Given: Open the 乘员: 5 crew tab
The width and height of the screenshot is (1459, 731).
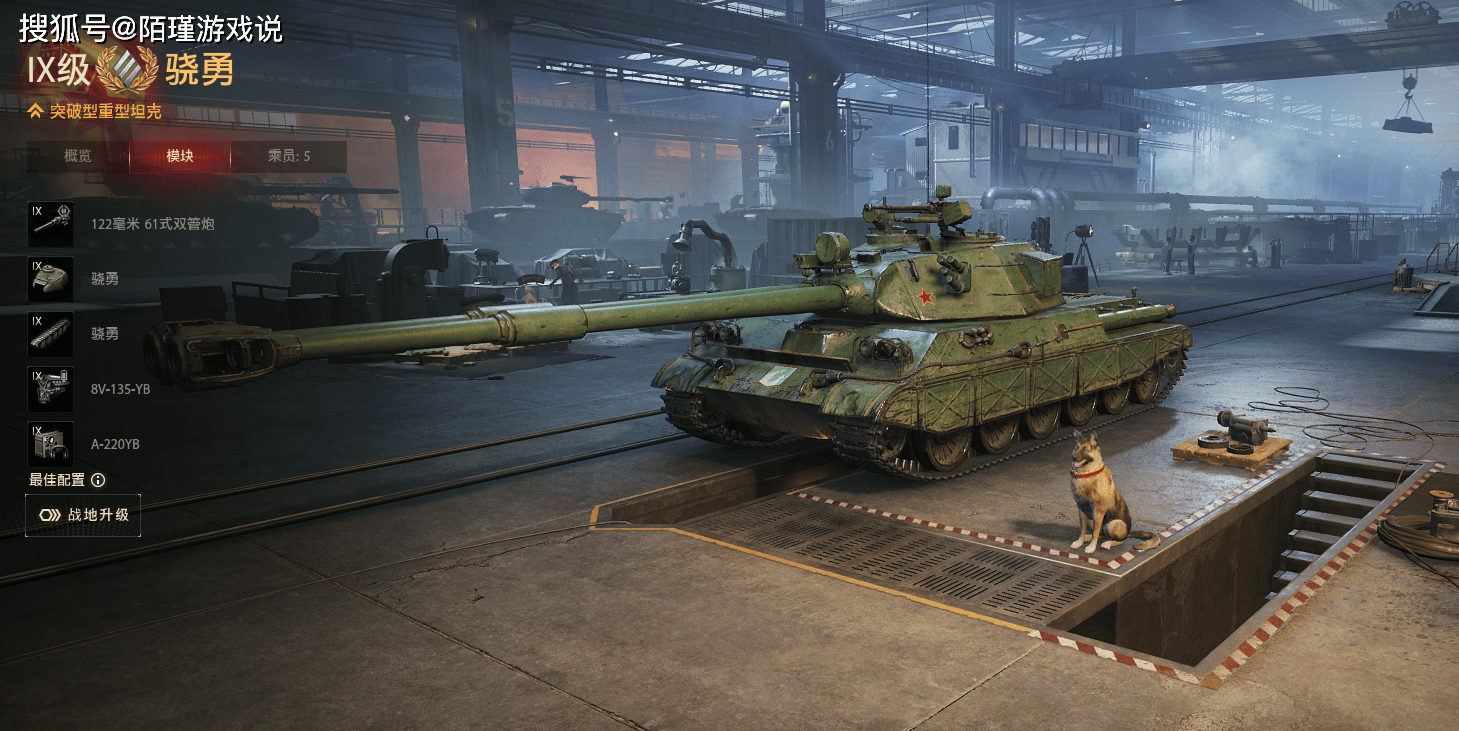Looking at the screenshot, I should tap(289, 156).
